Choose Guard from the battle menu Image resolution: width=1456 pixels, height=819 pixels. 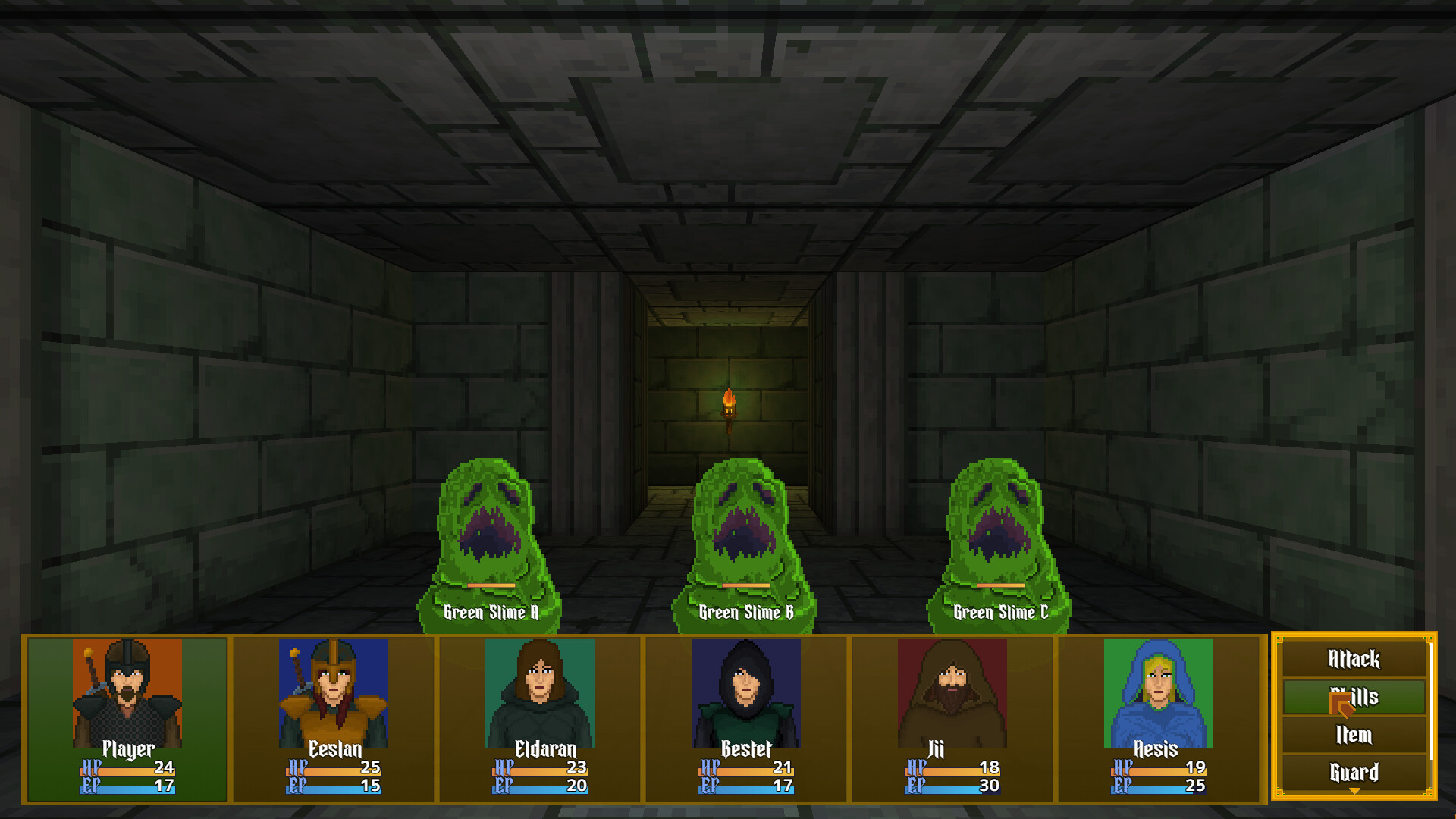(1354, 773)
